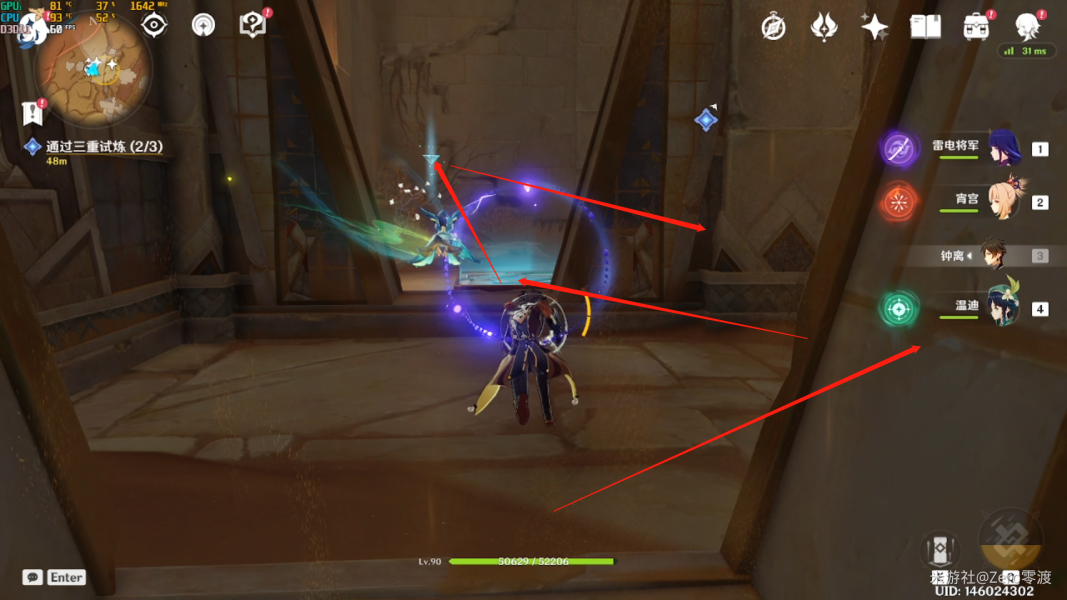Image resolution: width=1067 pixels, height=600 pixels.
Task: Switch to party member 宵宫
Action: click(x=1003, y=202)
